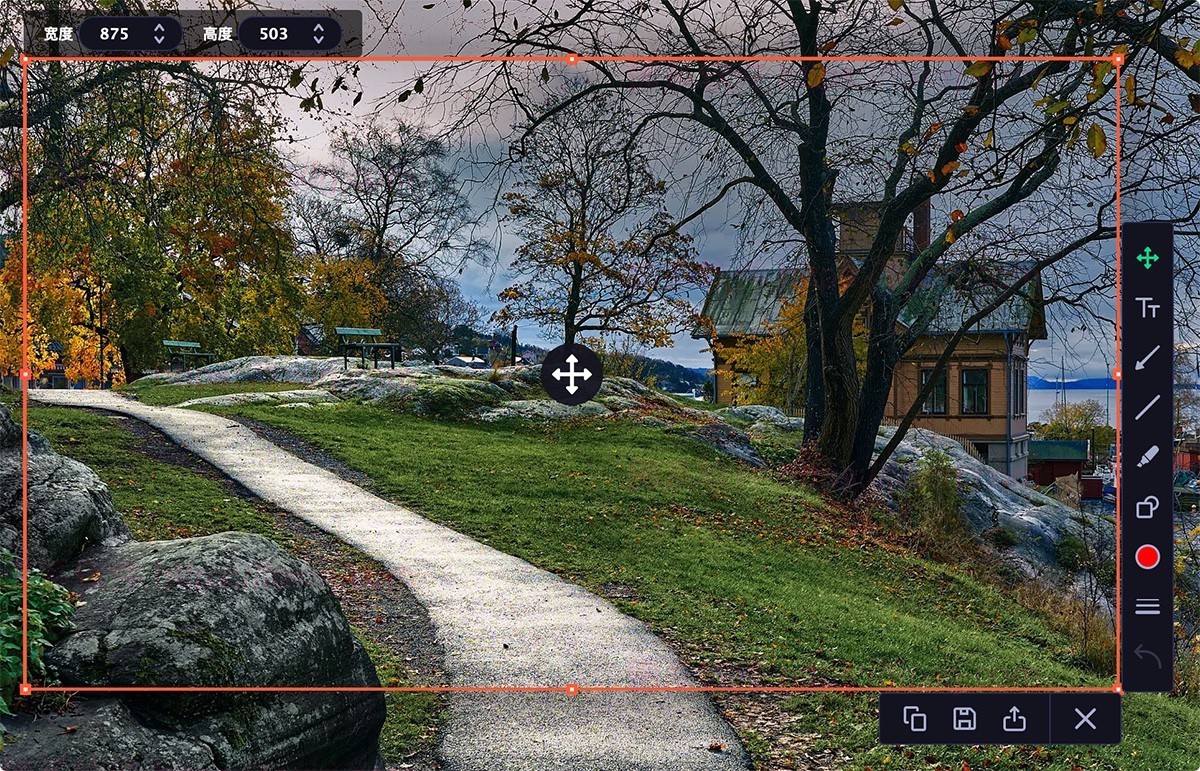Click the red color swatch

[x=1147, y=557]
